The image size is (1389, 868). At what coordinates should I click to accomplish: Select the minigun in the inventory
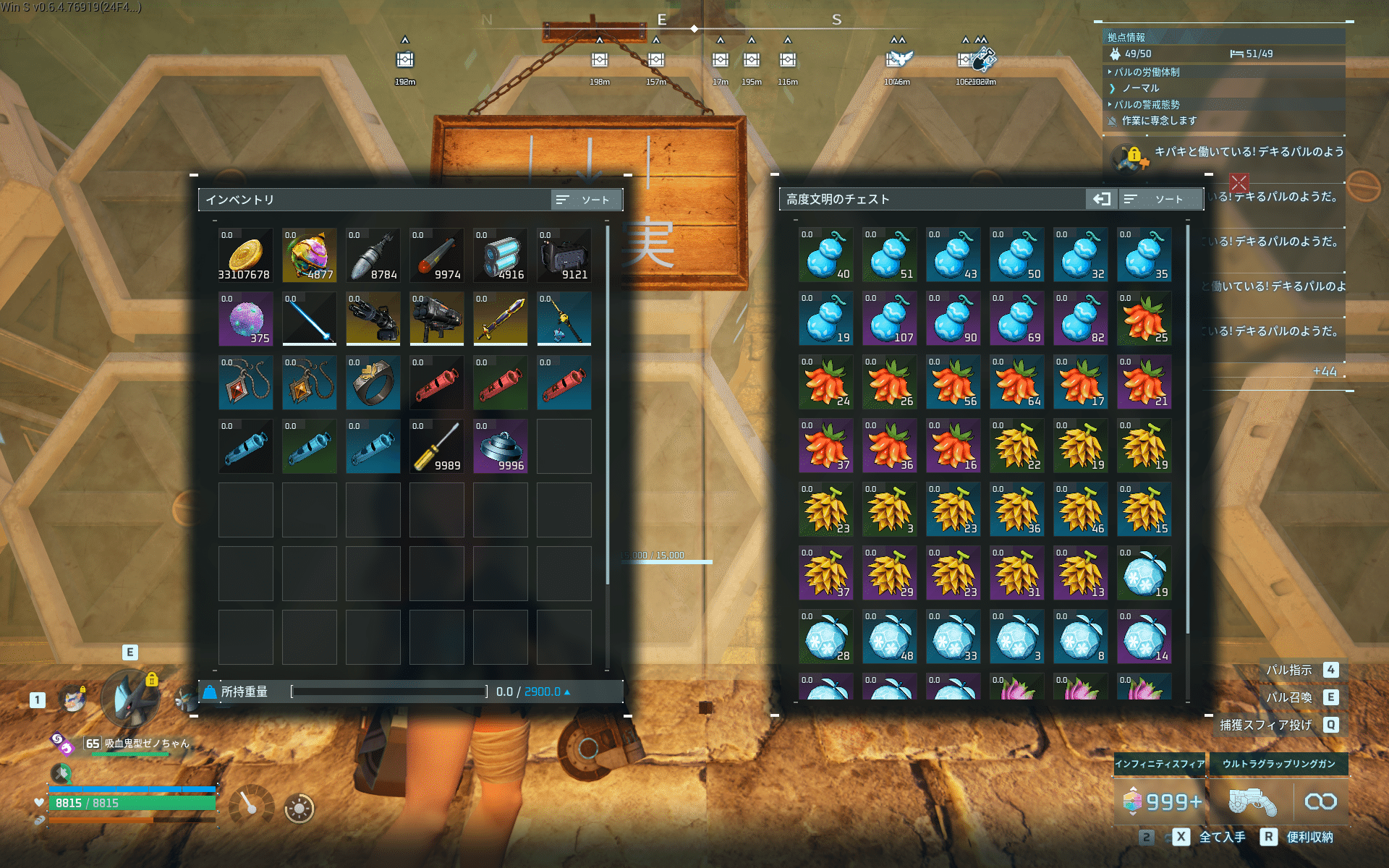[x=373, y=319]
